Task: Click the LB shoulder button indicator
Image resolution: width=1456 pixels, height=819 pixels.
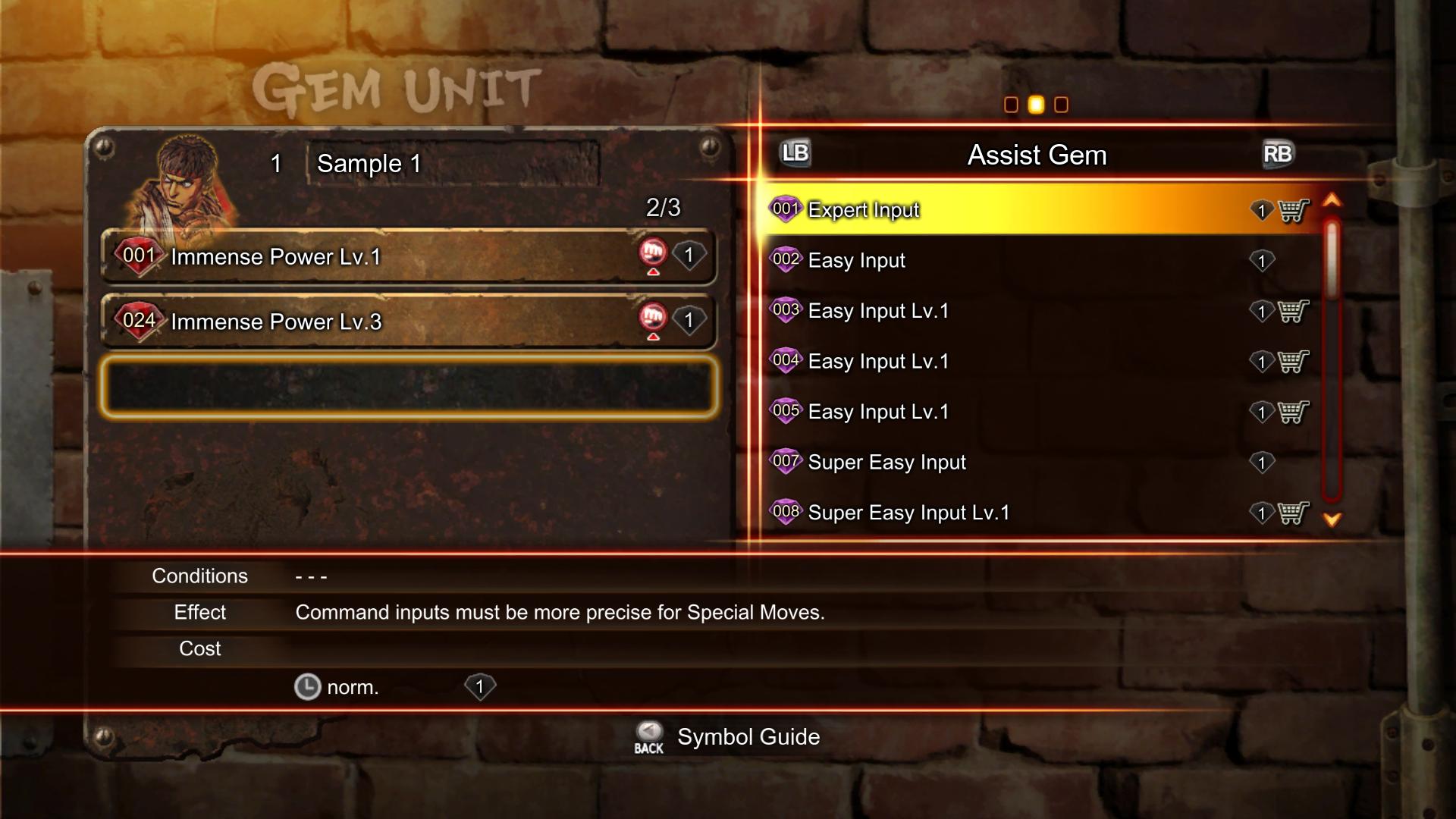Action: tap(793, 153)
